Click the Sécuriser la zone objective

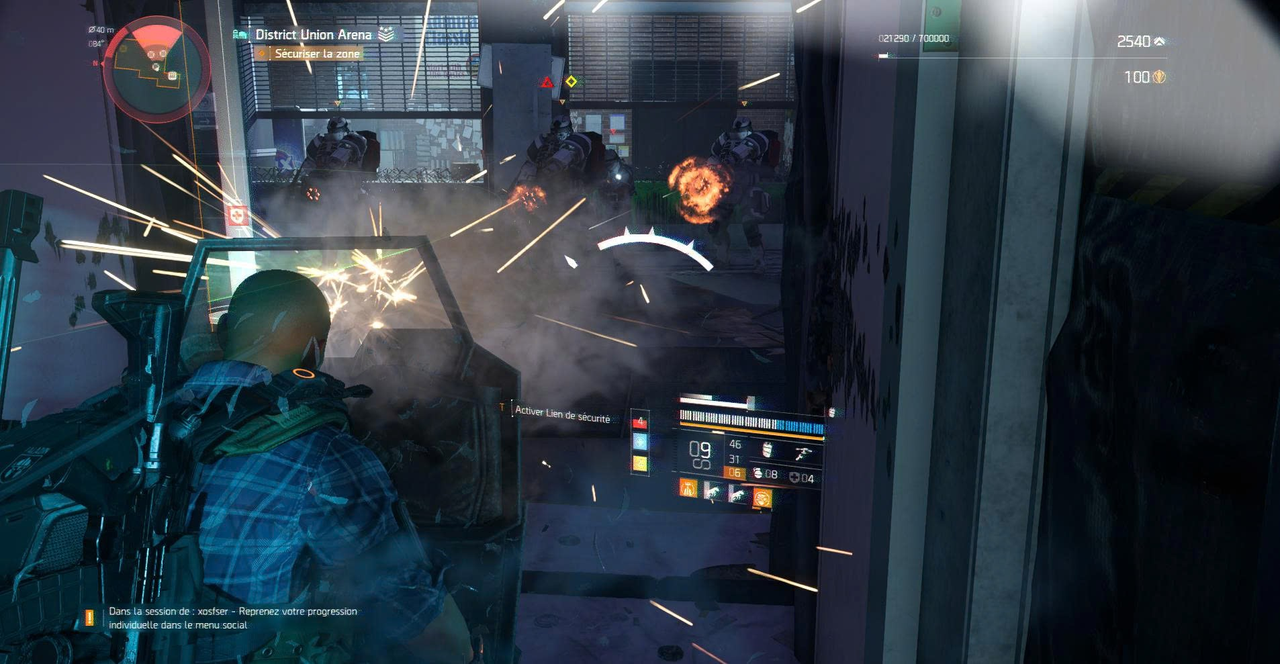coord(312,53)
